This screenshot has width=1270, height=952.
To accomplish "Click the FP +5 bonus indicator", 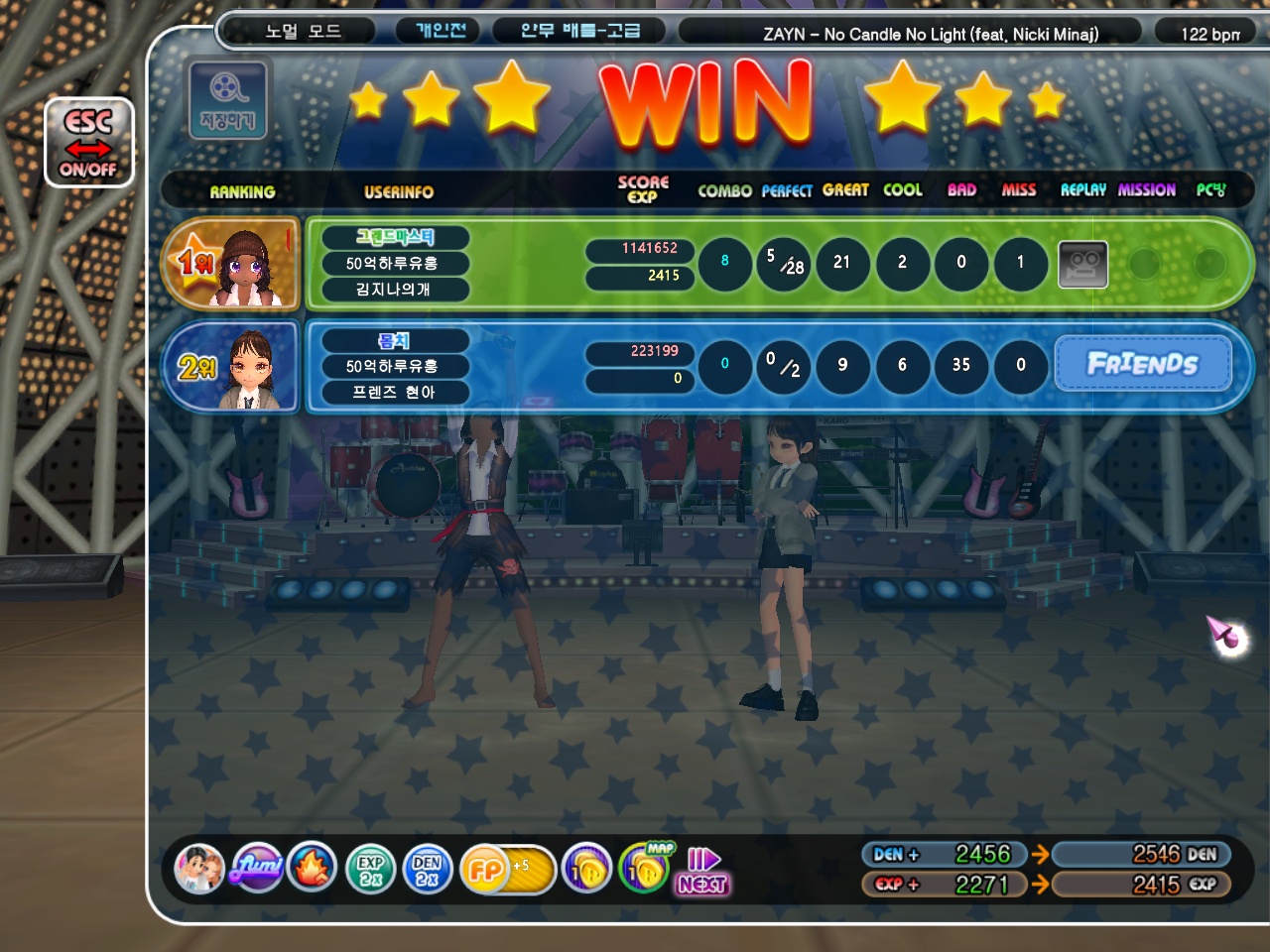I will [x=505, y=870].
